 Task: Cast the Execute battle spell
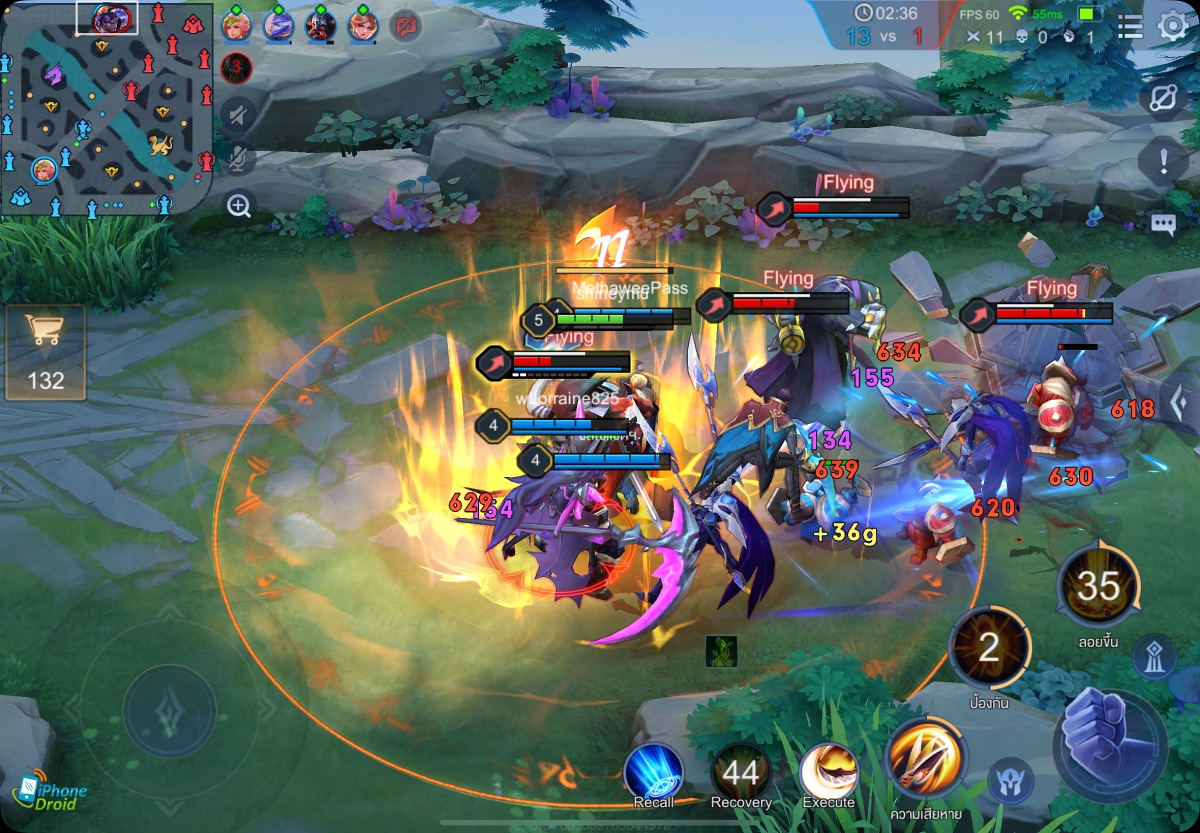[829, 774]
